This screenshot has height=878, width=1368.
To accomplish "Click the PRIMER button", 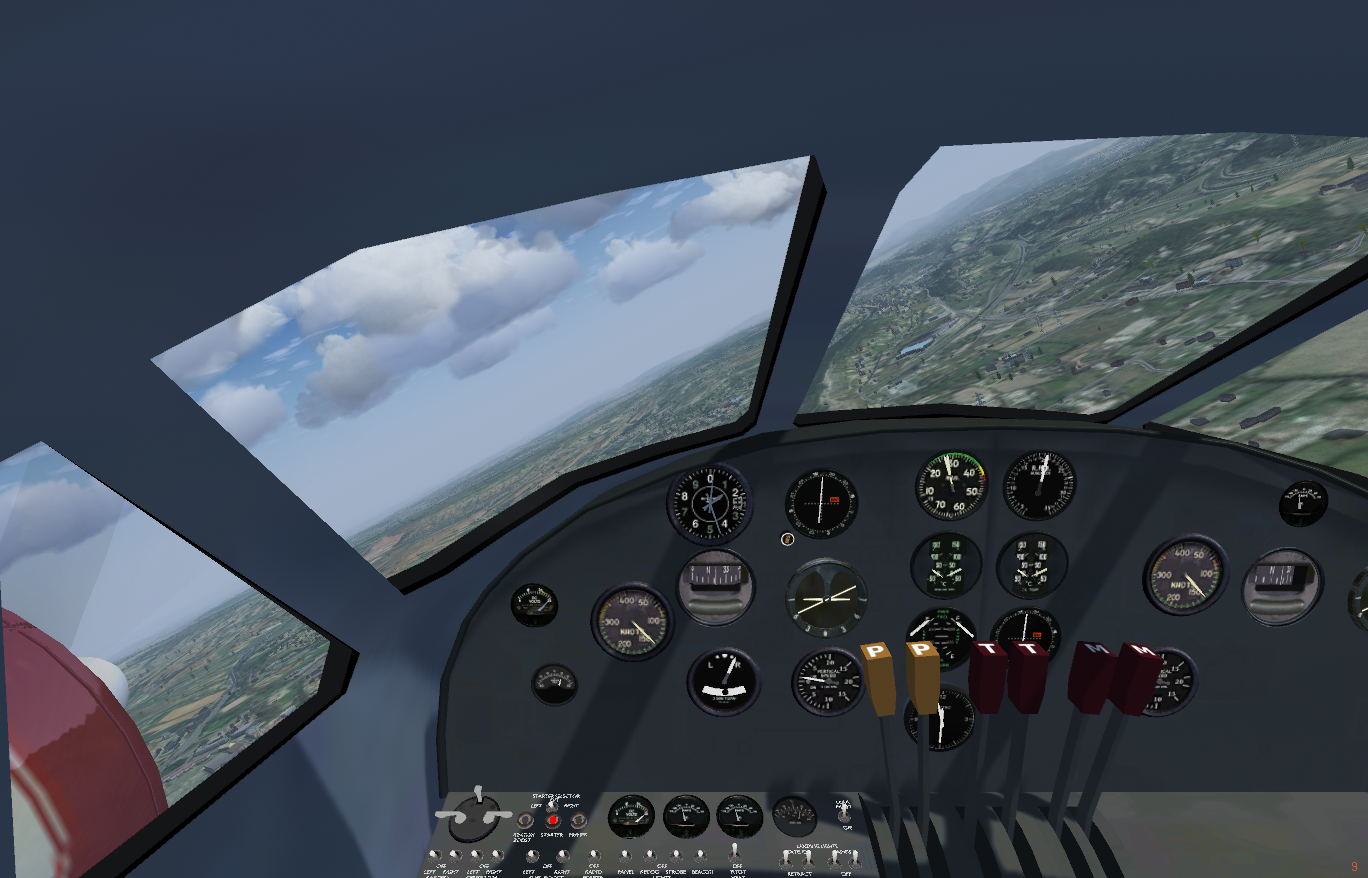I will click(x=578, y=820).
